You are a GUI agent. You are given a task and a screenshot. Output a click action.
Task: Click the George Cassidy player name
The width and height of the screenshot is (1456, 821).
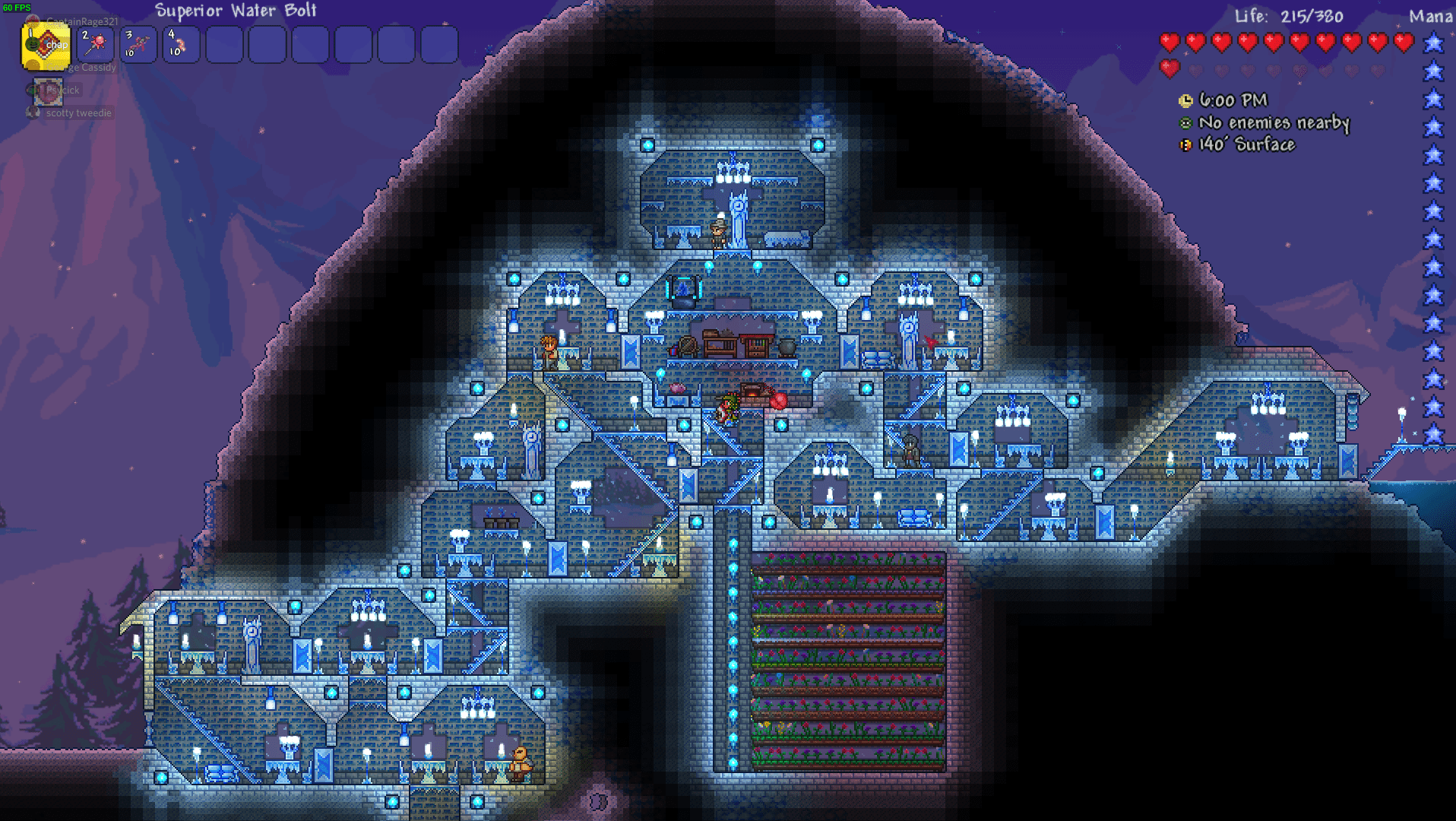tap(82, 68)
